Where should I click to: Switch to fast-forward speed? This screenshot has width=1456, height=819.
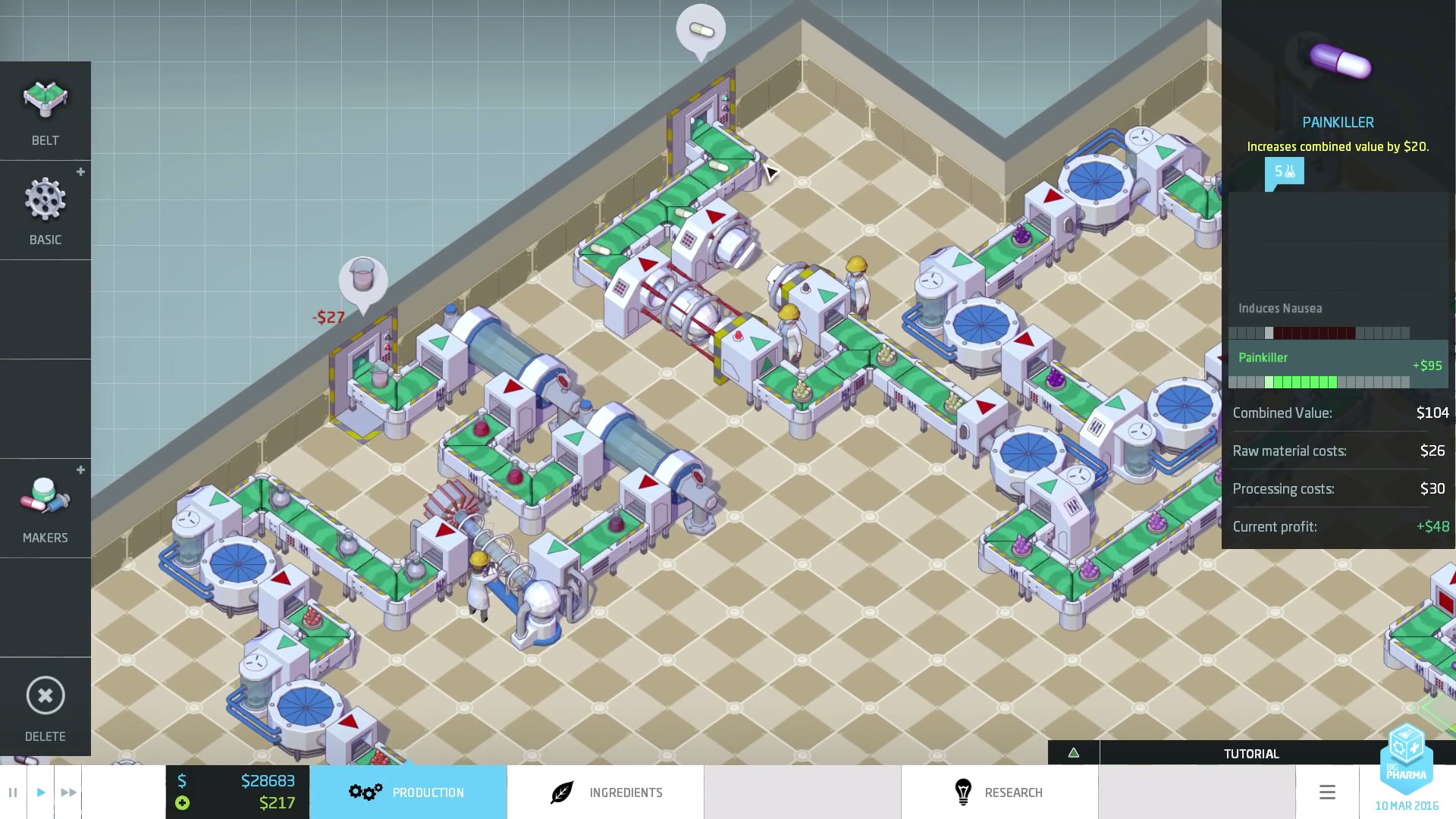(x=68, y=792)
